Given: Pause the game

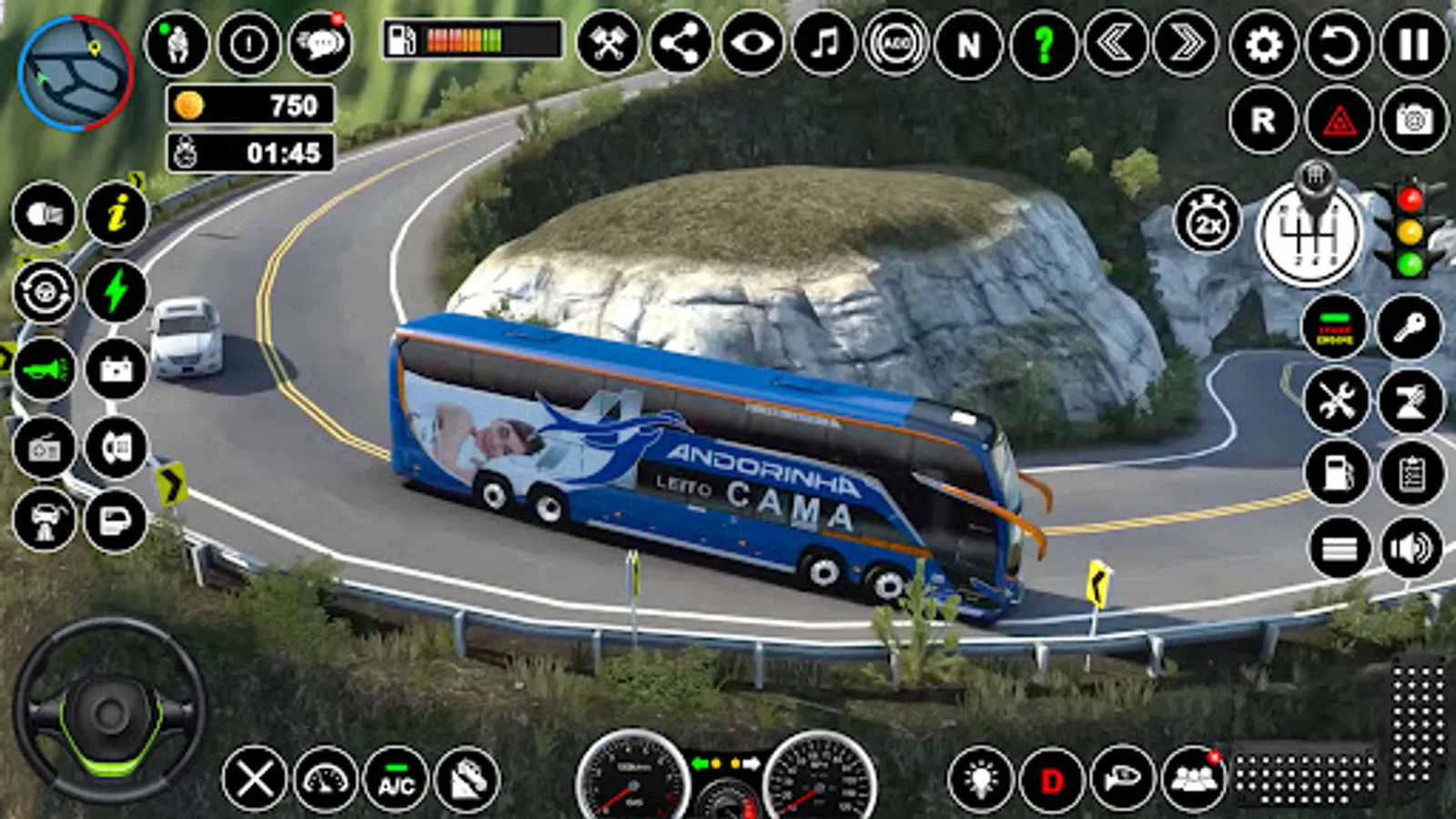Looking at the screenshot, I should [x=1413, y=44].
